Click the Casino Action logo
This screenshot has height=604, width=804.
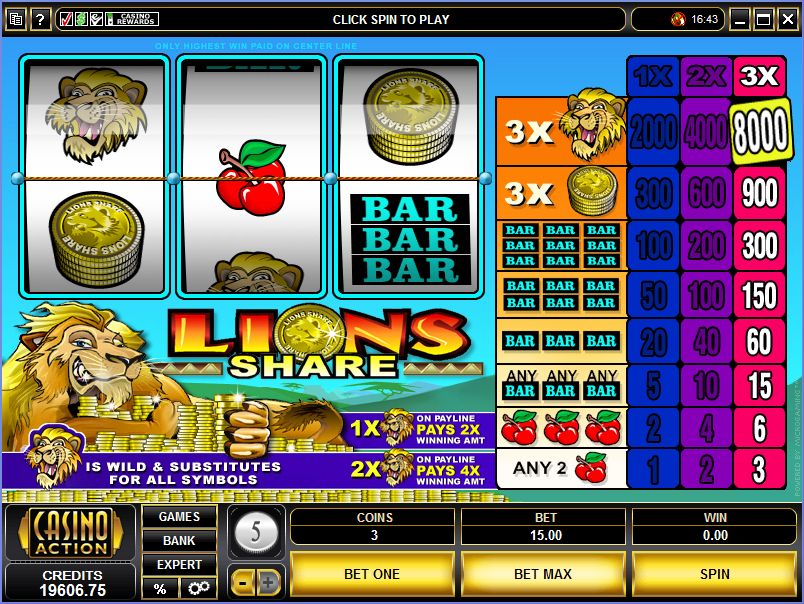pos(69,534)
